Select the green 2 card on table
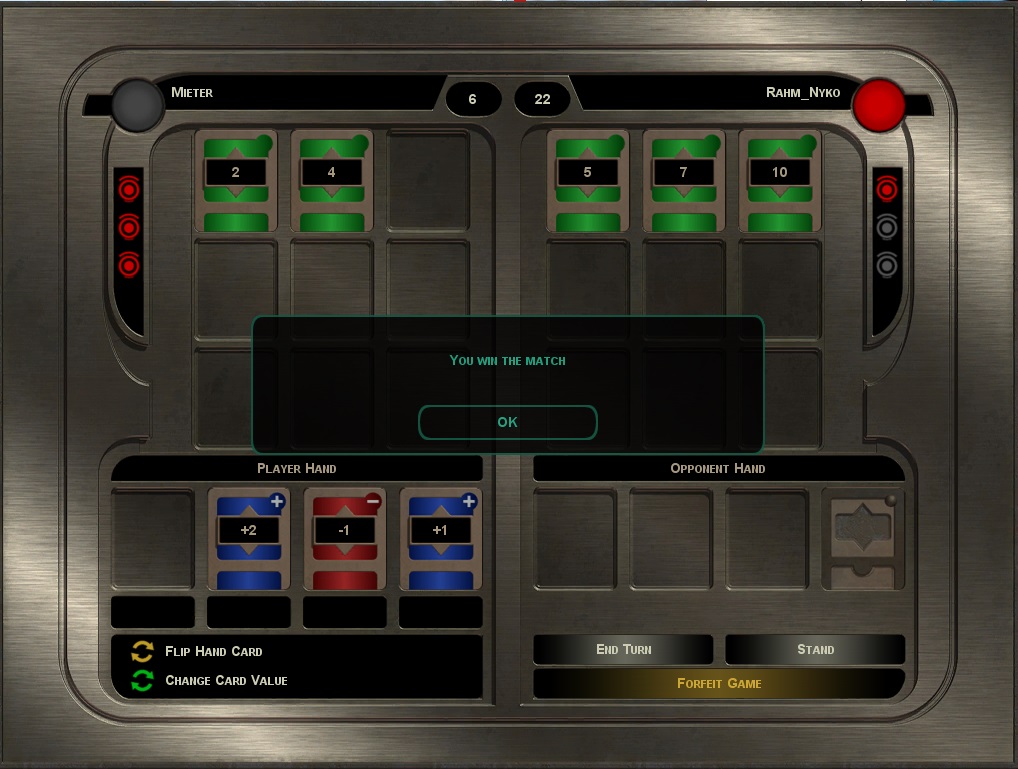 (x=236, y=181)
